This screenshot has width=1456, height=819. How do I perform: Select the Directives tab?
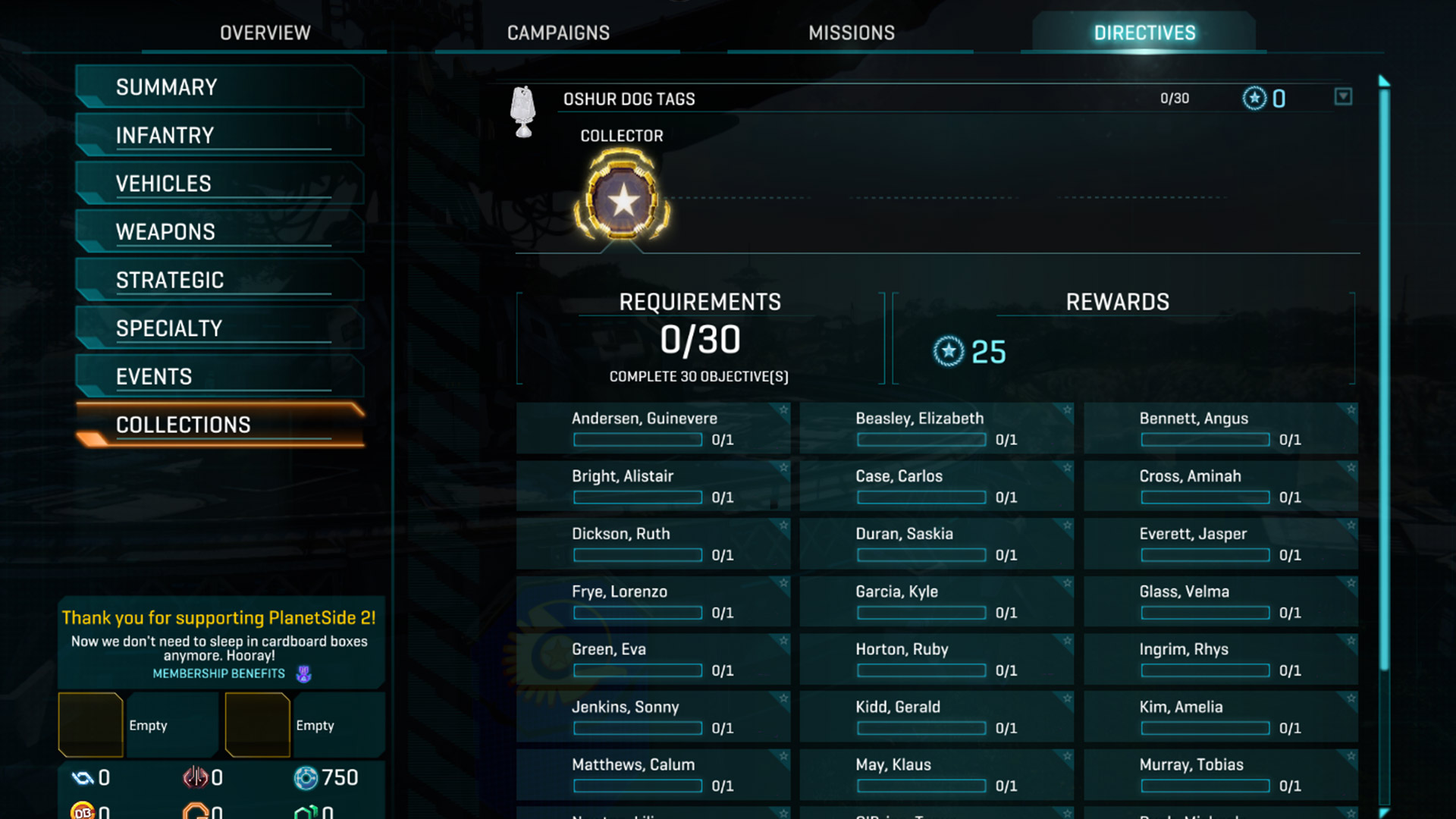(1144, 33)
